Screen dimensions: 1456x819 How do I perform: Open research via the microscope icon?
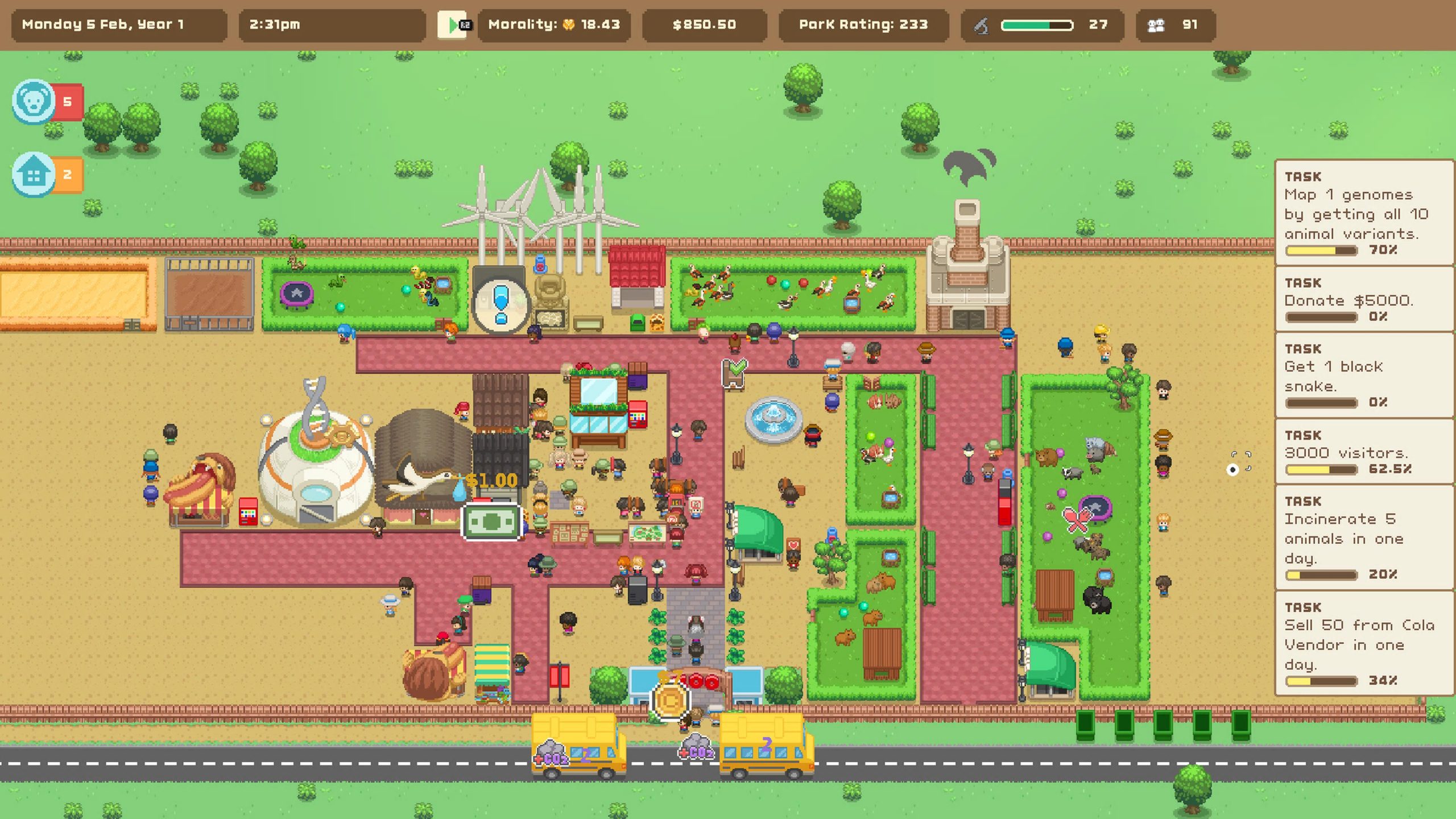coord(981,25)
